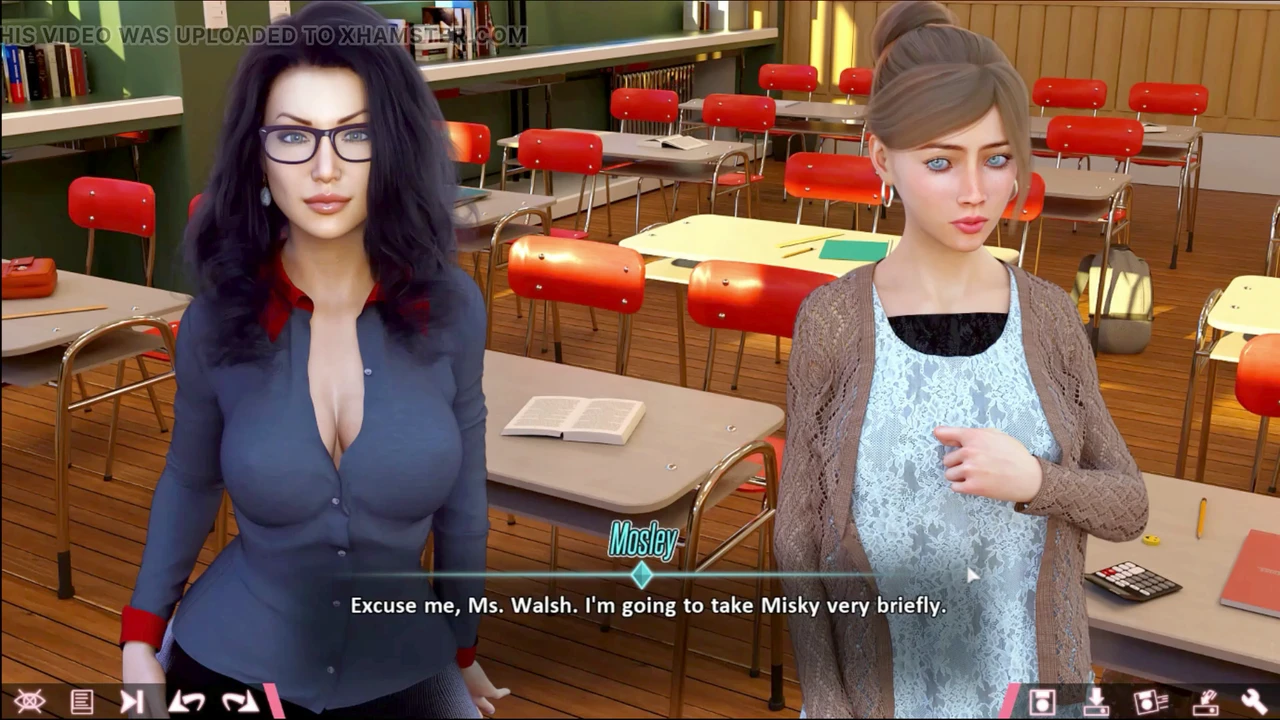
Task: Quick save with the speeding floppy disk icon
Action: (1150, 701)
